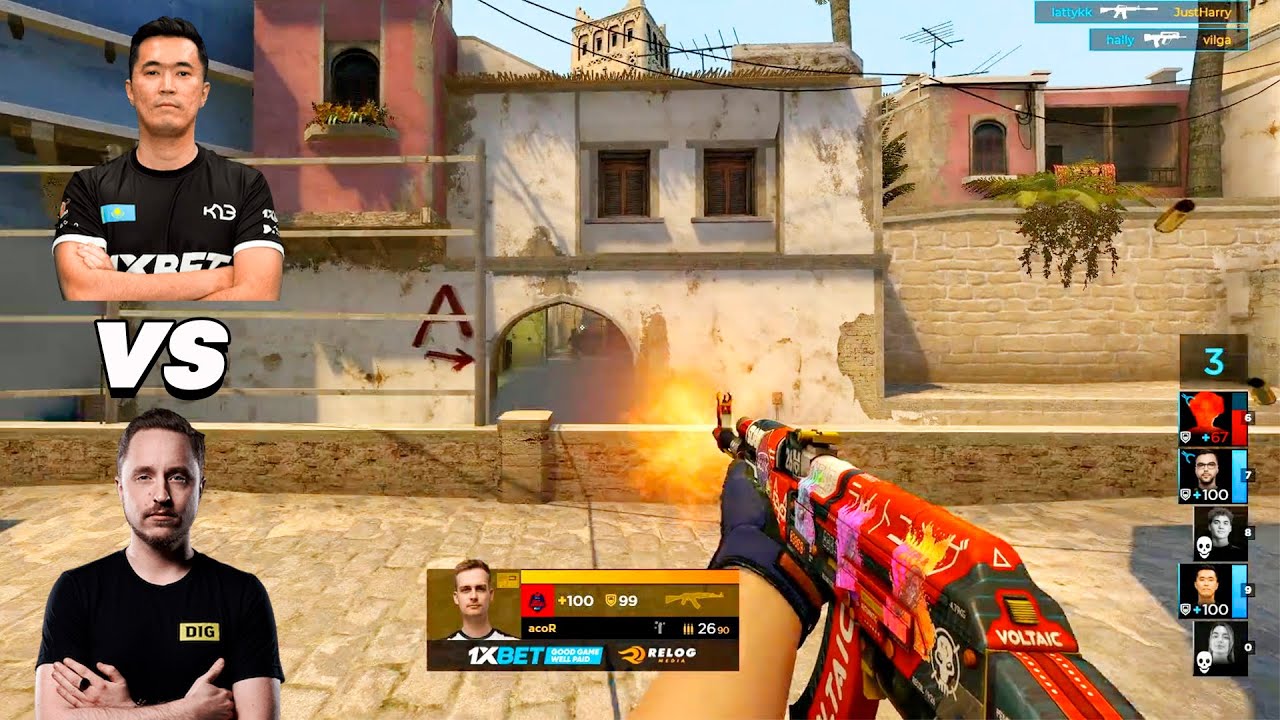Select the acoR player name label
This screenshot has width=1280, height=720.
click(542, 626)
